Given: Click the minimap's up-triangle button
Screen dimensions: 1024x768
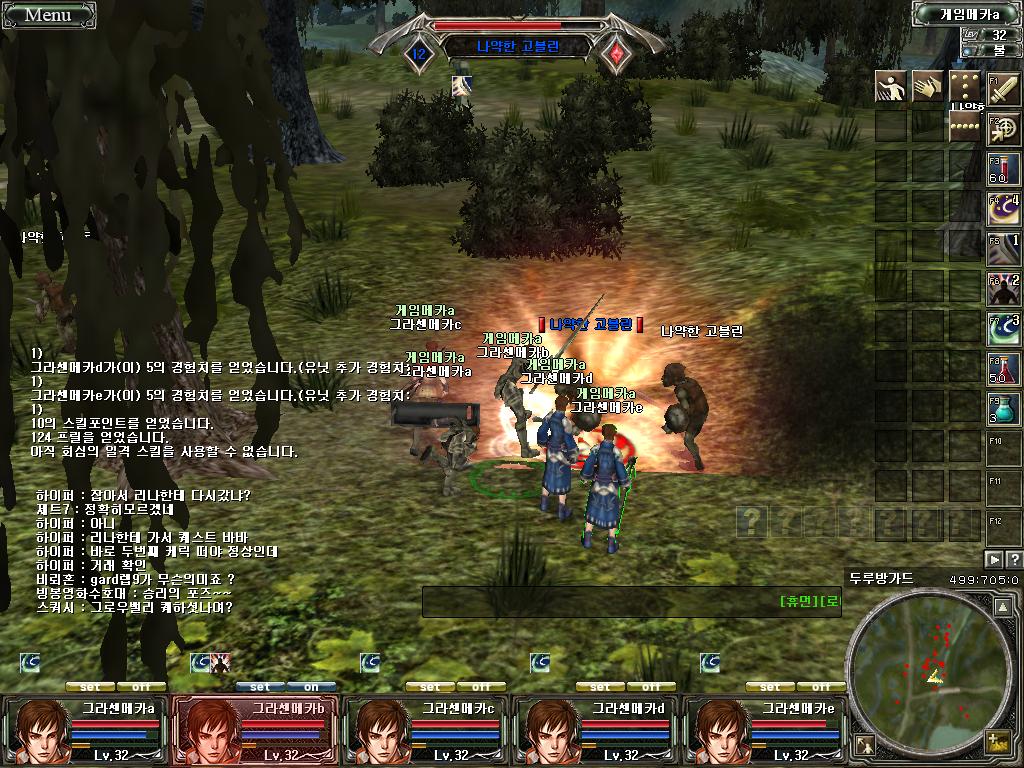Looking at the screenshot, I should point(1003,606).
